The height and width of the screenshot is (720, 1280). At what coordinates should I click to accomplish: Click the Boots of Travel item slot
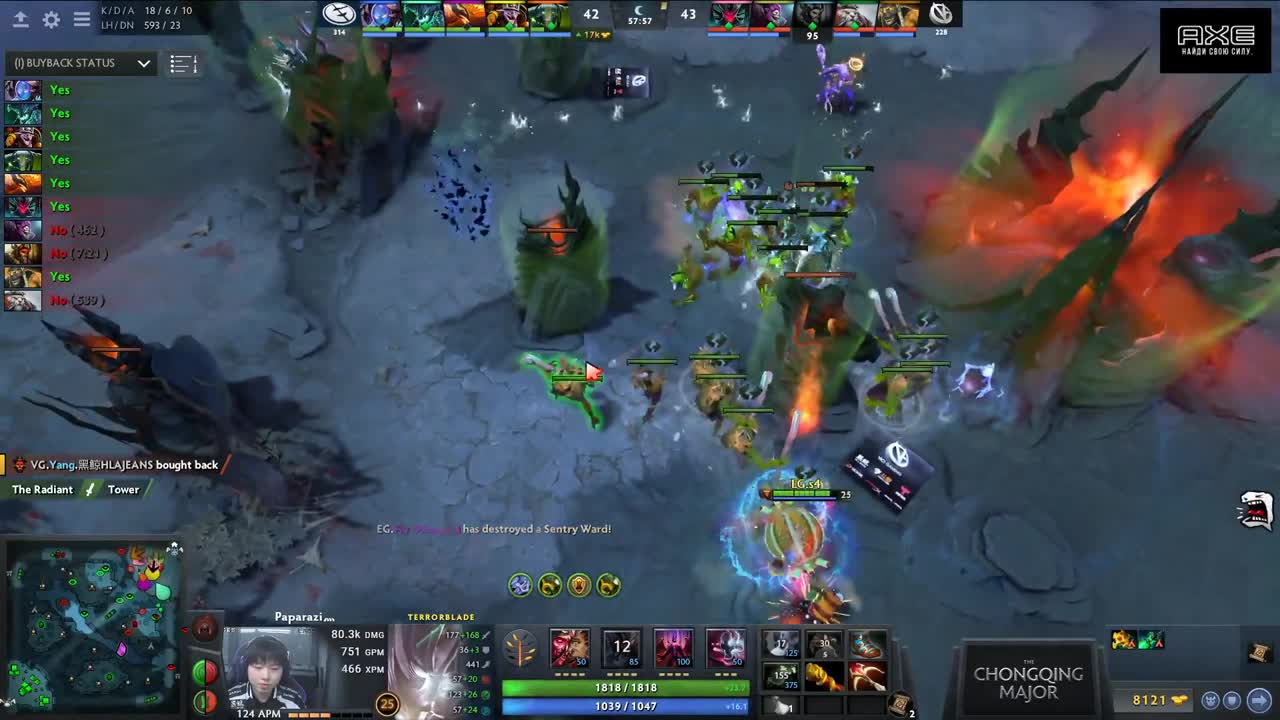pyautogui.click(x=866, y=646)
